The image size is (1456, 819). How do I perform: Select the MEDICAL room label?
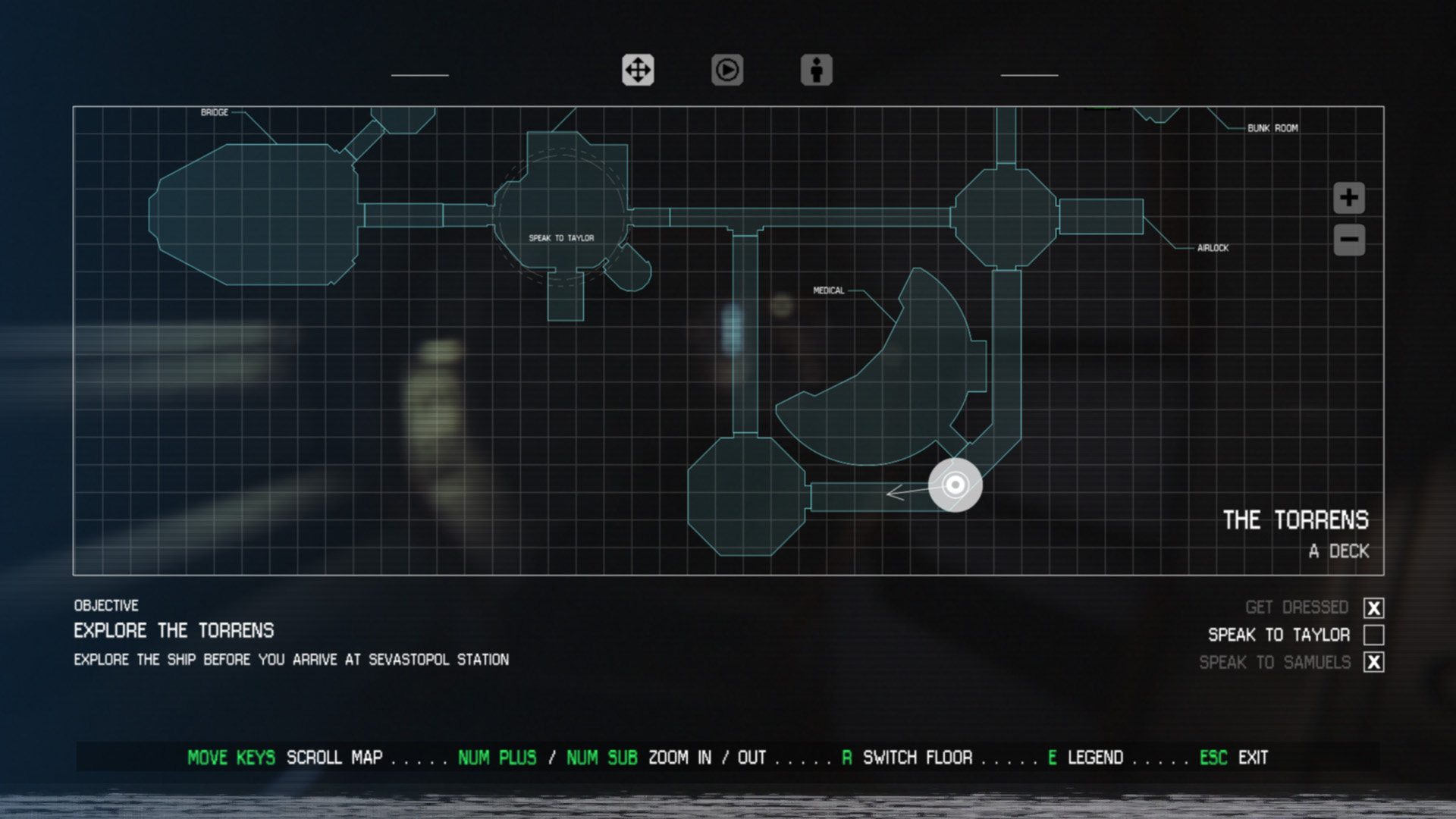(829, 290)
